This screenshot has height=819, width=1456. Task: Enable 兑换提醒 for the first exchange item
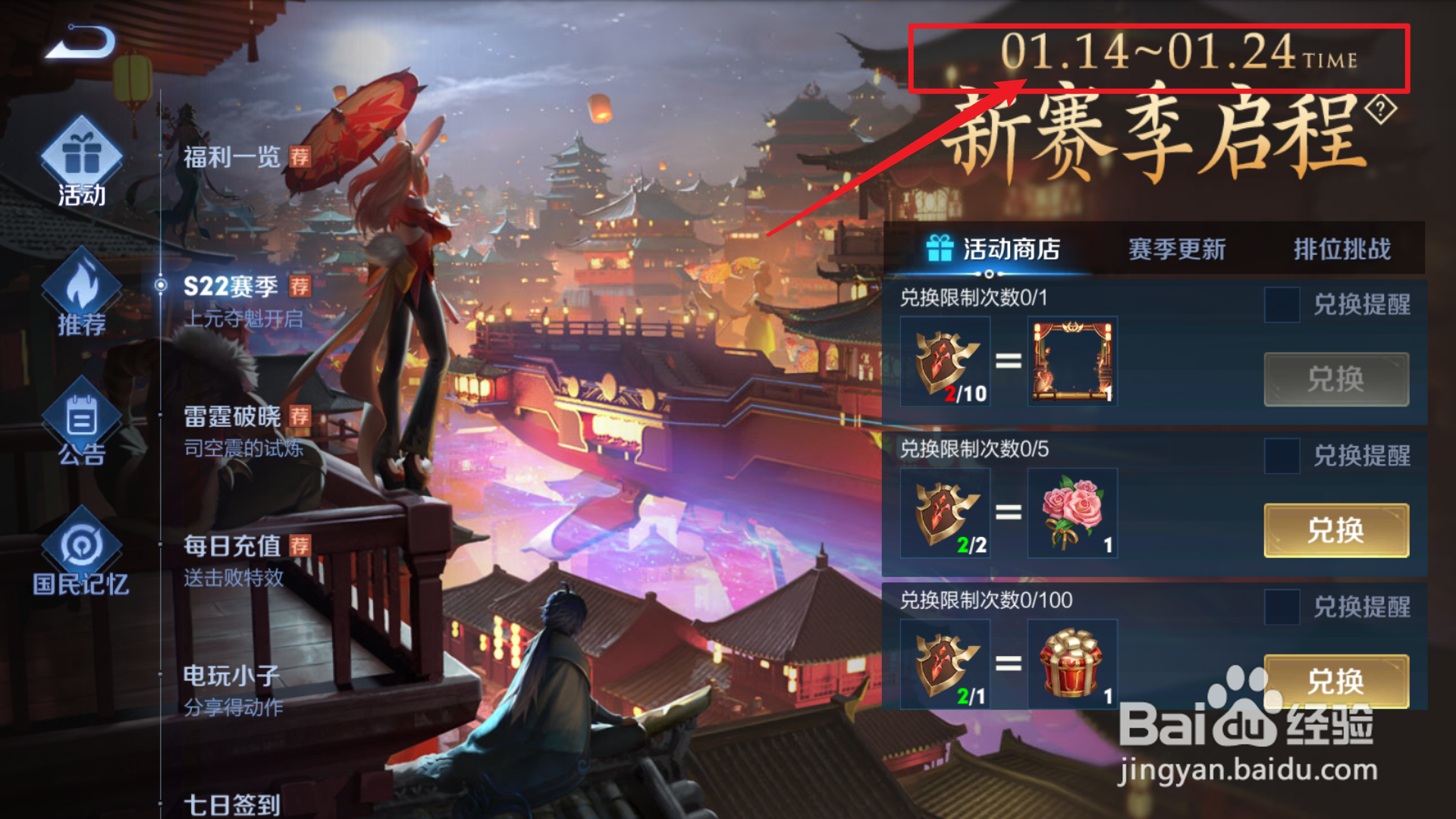[1282, 305]
